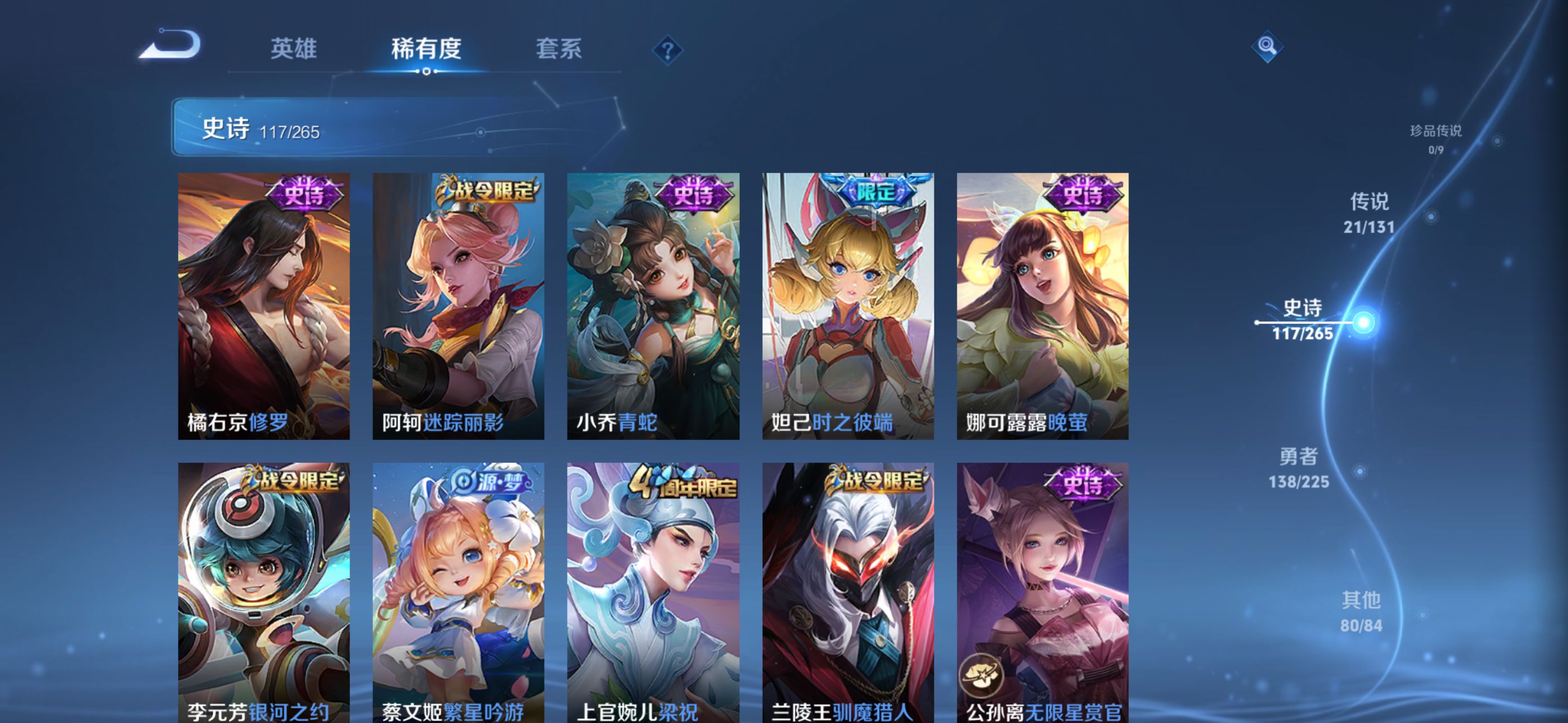Open the question mark help button

[x=667, y=50]
